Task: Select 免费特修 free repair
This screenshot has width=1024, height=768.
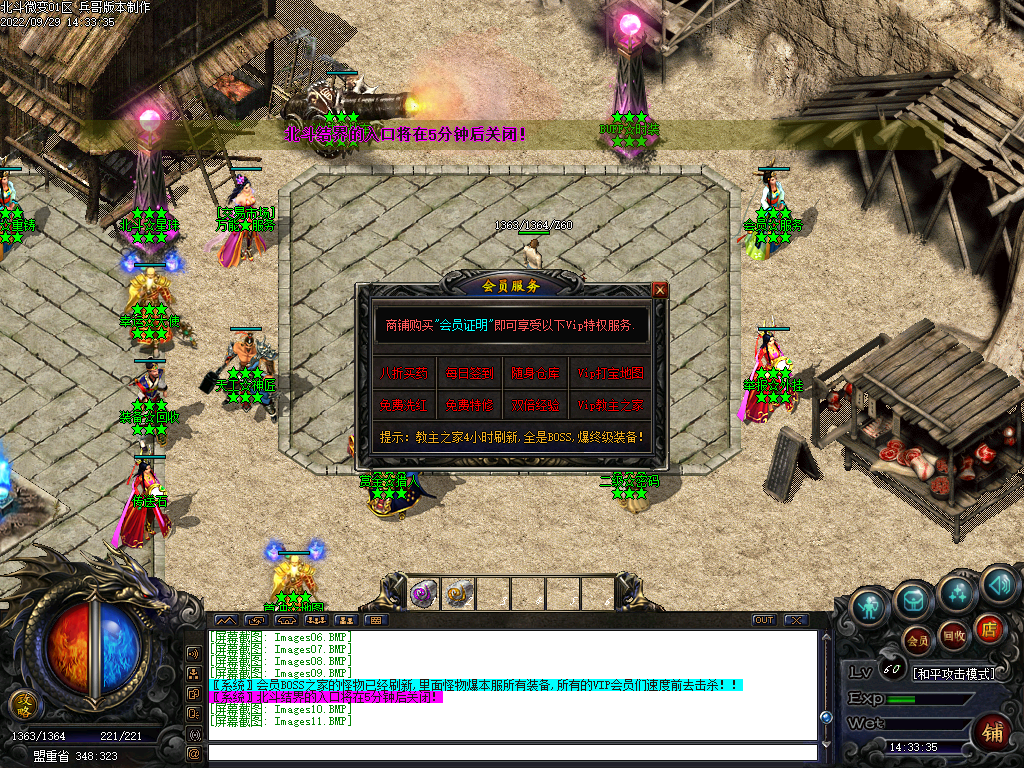Action: [469, 406]
